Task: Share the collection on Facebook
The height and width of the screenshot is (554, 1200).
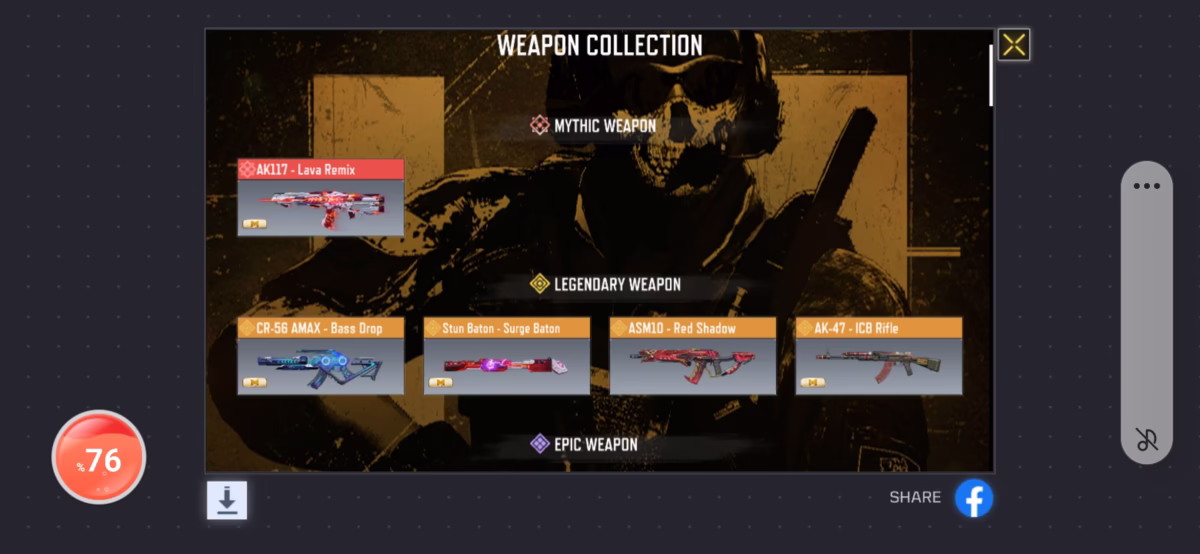Action: click(973, 498)
